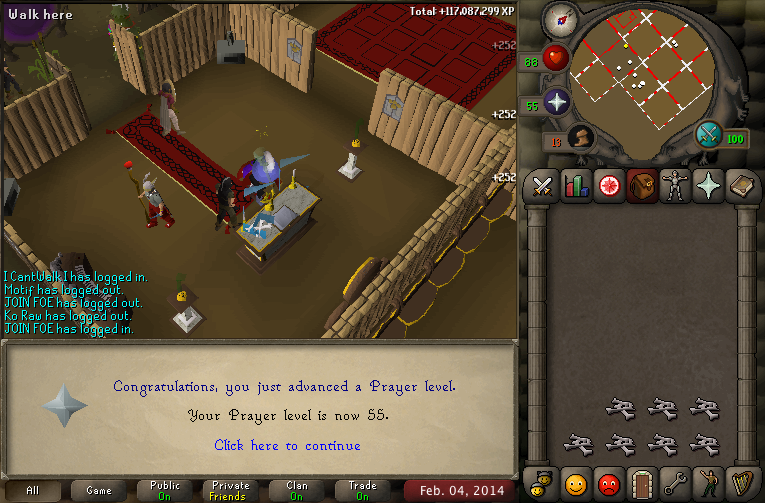
Task: Show the Emotes tab
Action: pos(708,485)
